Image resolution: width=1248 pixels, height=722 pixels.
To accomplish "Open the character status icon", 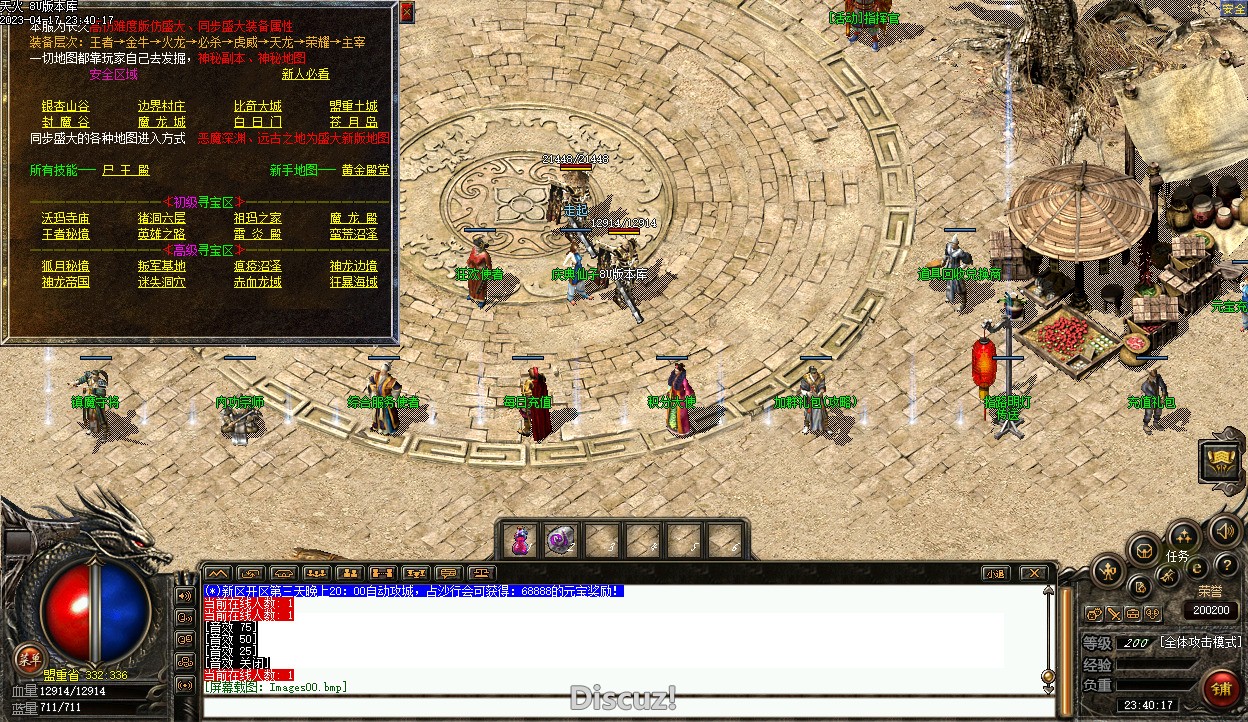I will pyautogui.click(x=1107, y=572).
